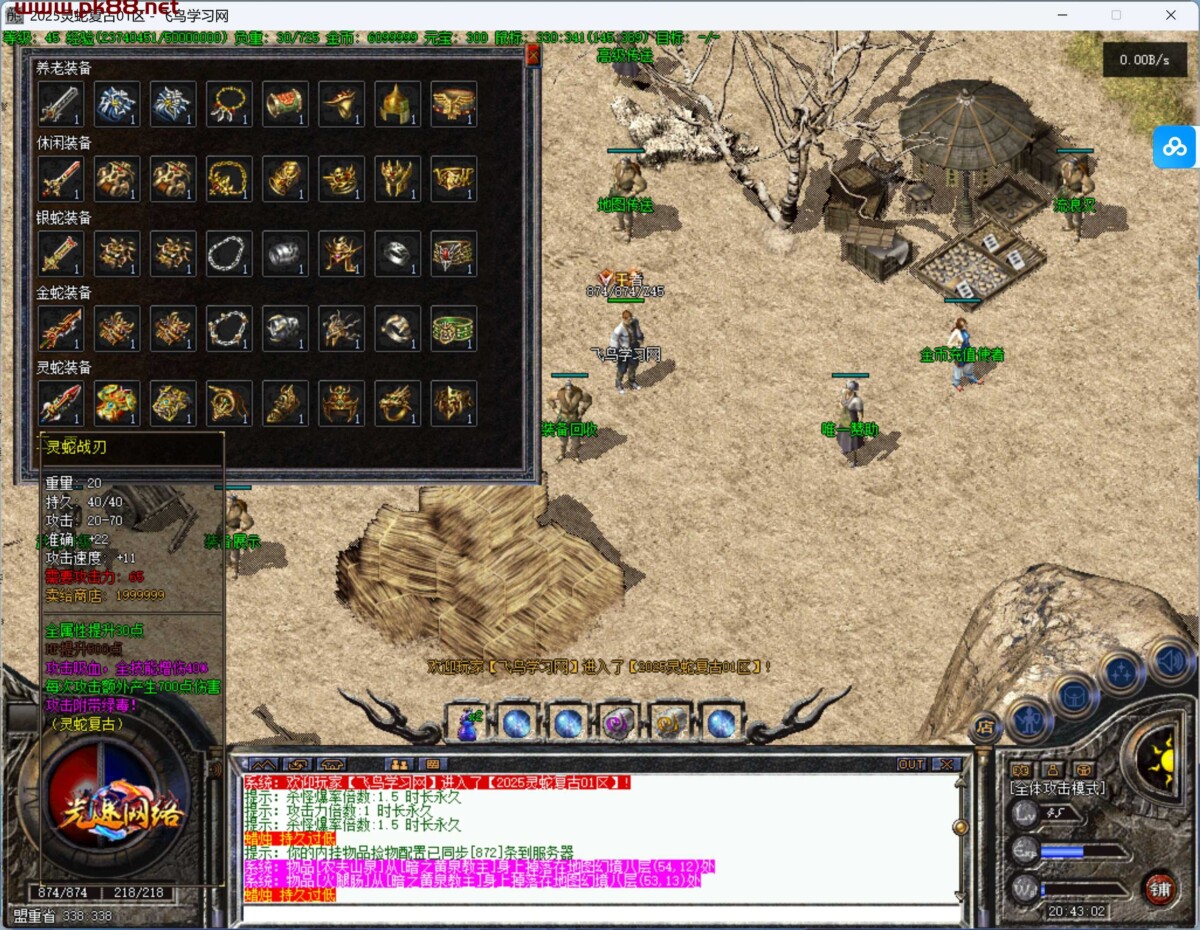Screen dimensions: 1200x930
Task: Open the 店 shop button
Action: coord(985,727)
